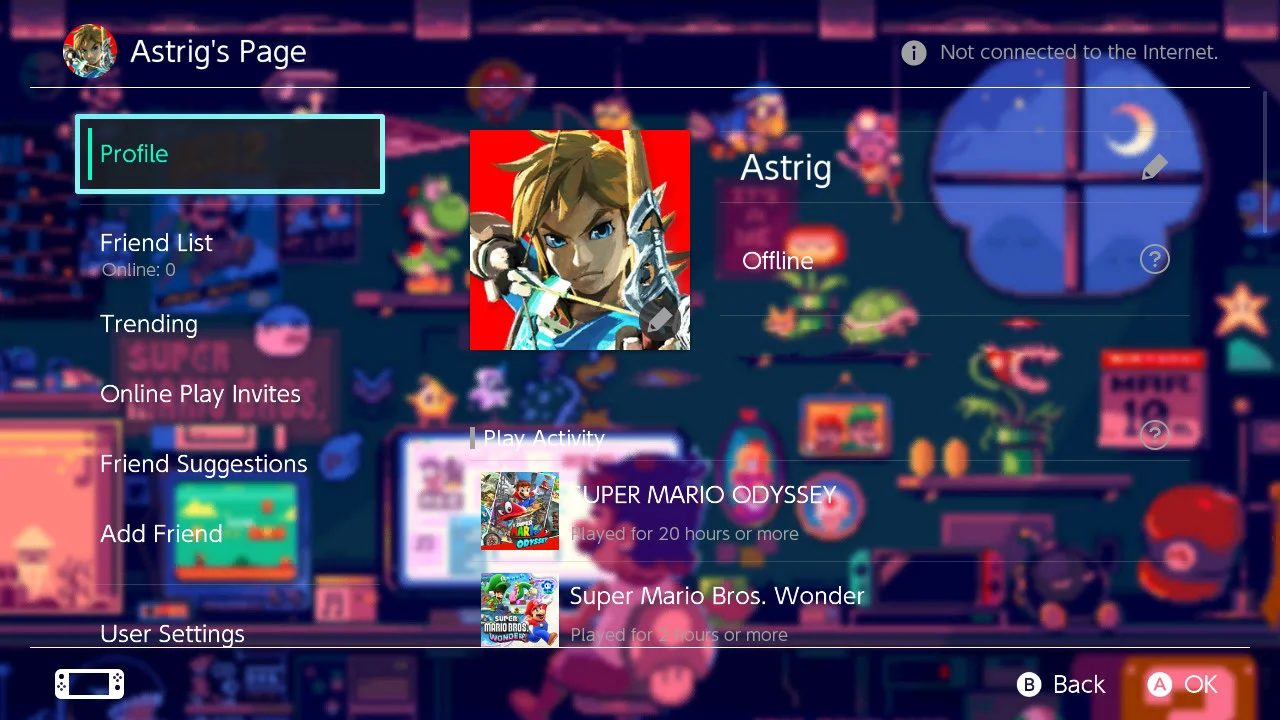Open Online Play Invites

click(200, 394)
